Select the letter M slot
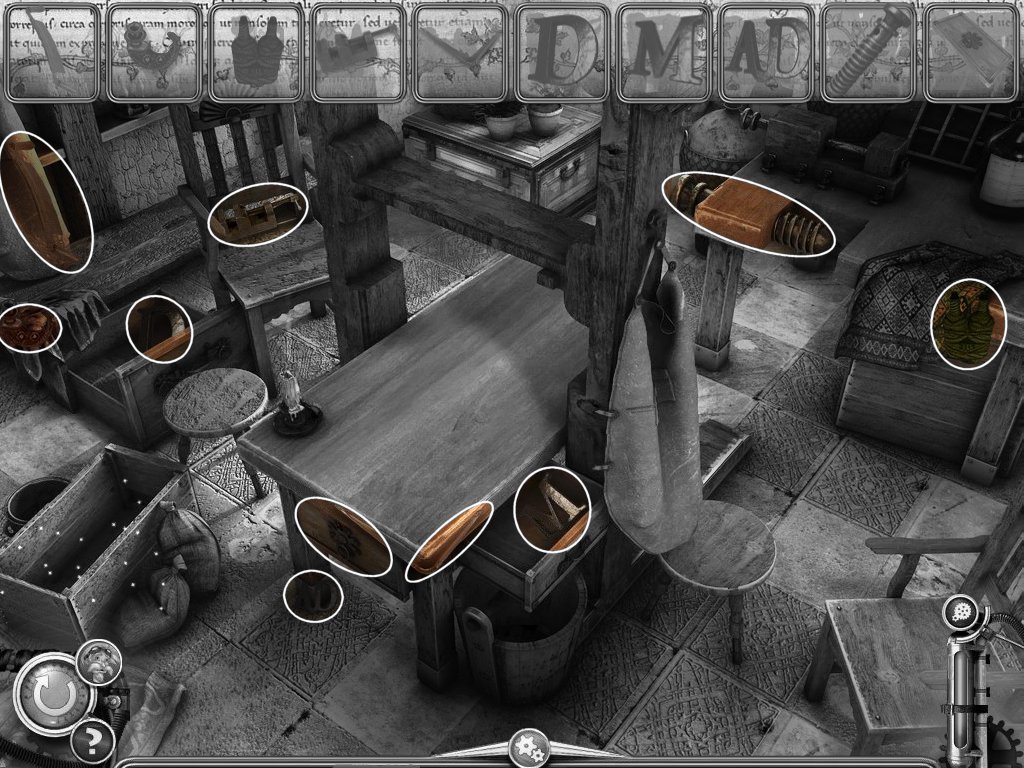 (664, 53)
